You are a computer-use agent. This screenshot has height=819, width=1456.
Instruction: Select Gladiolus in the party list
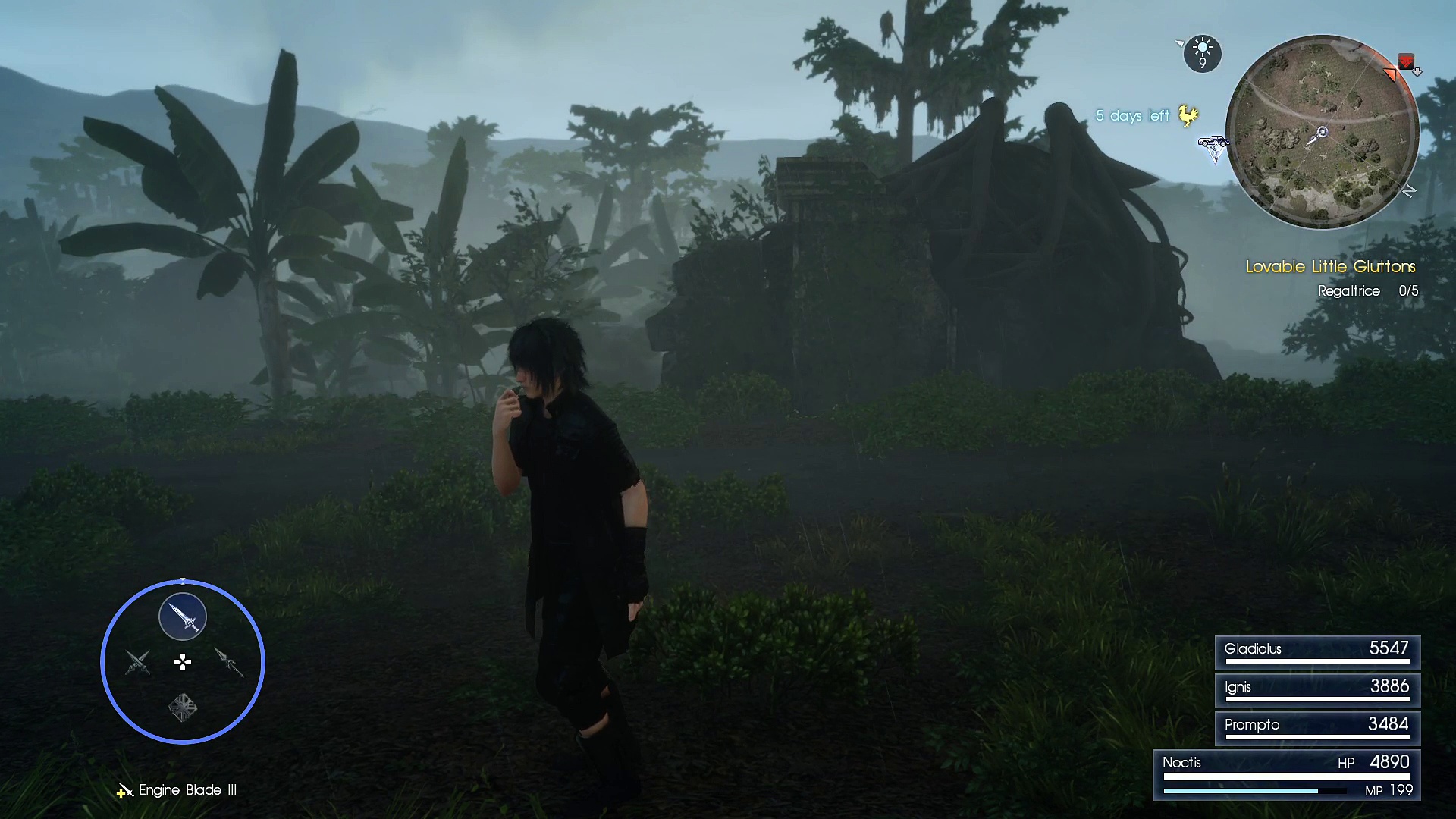pos(1317,651)
